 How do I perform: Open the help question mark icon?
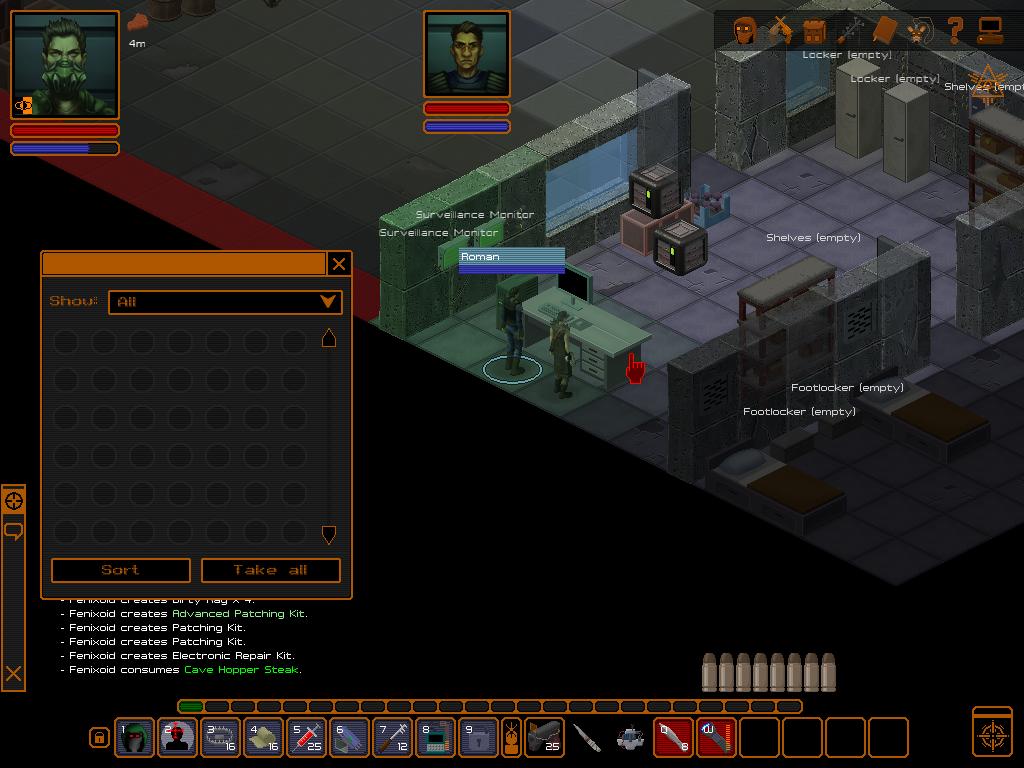955,30
